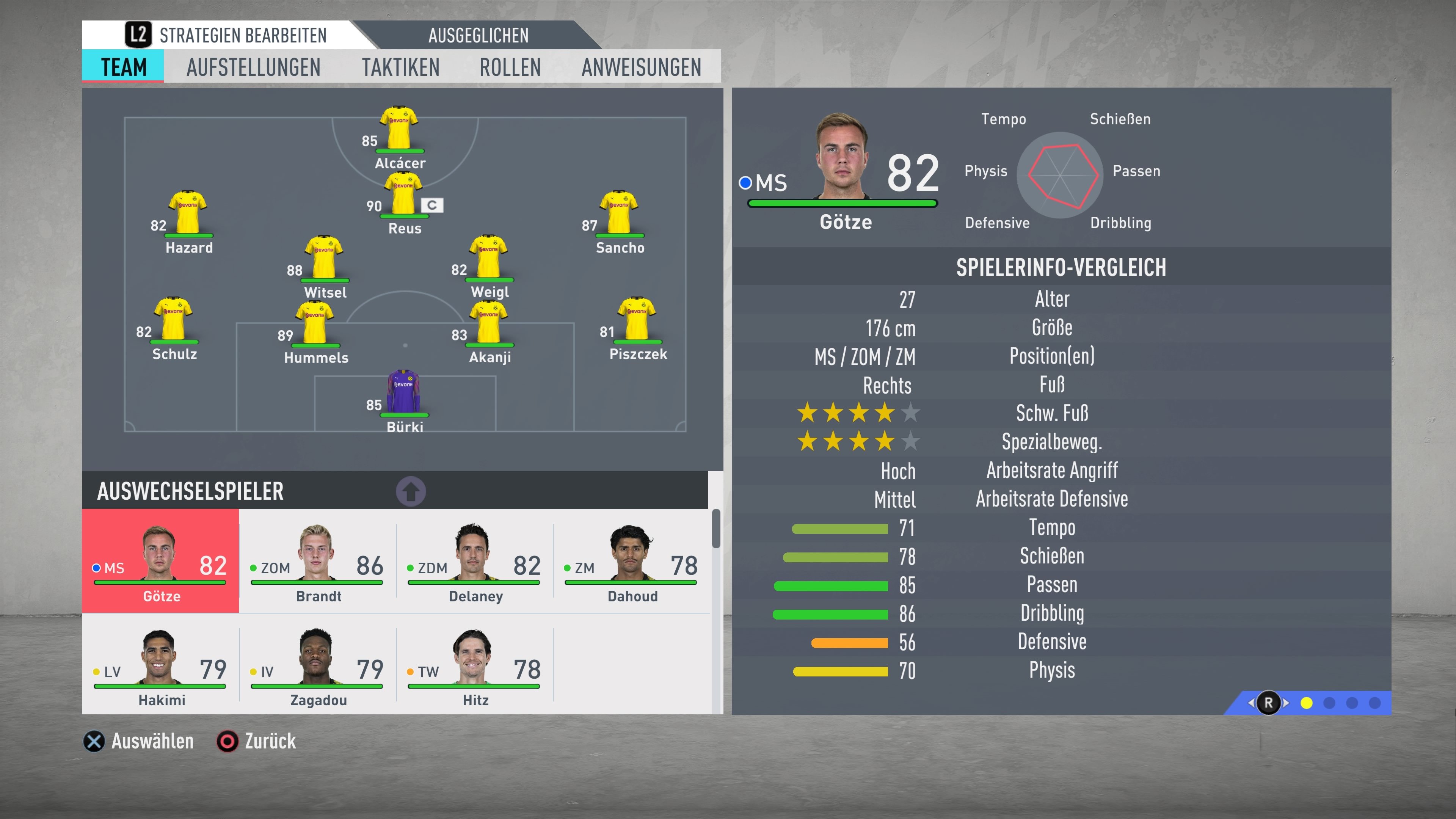Switch to the ROLLEN tab
Screen dimensions: 1456x819
coord(509,67)
